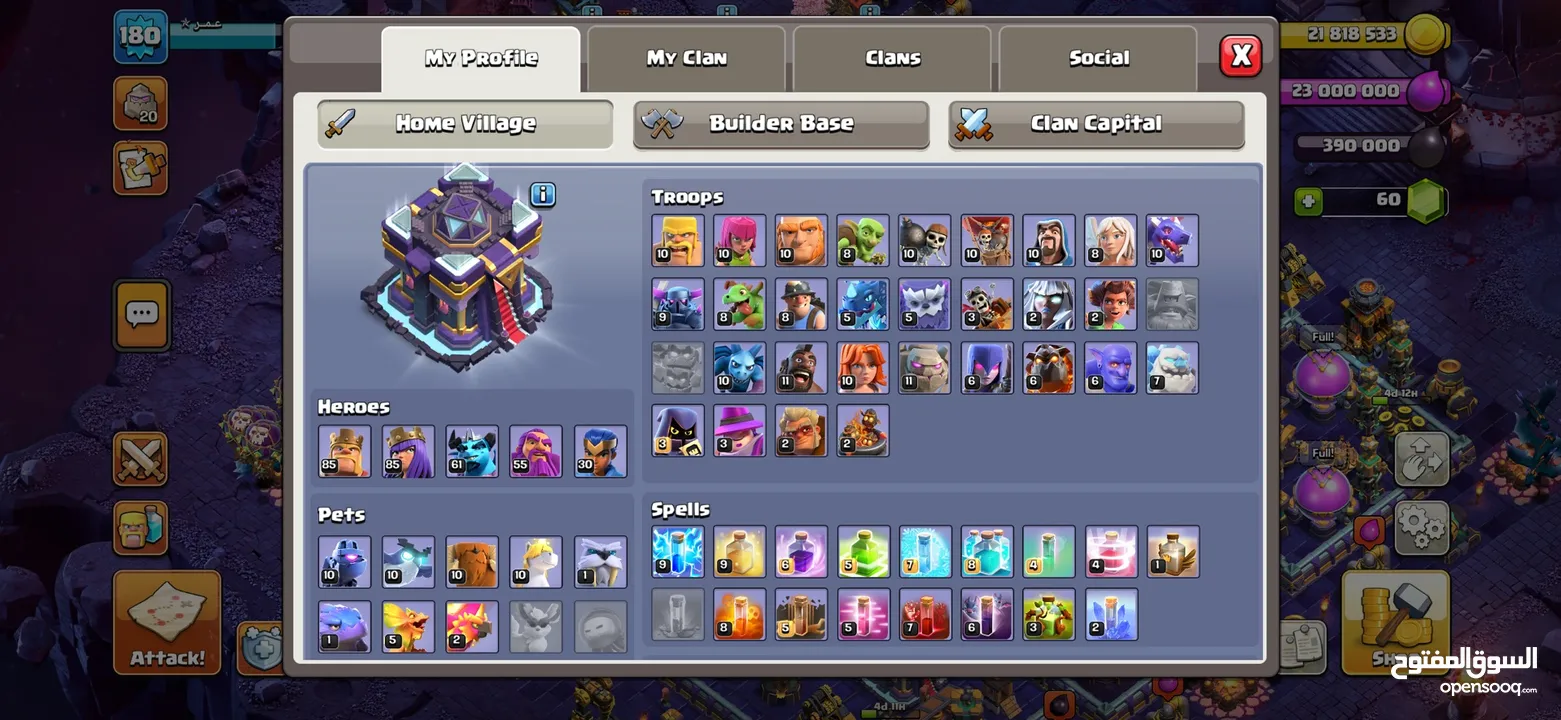Select the Barbarian troop icon
Screen dimensions: 1561x720
tap(678, 240)
